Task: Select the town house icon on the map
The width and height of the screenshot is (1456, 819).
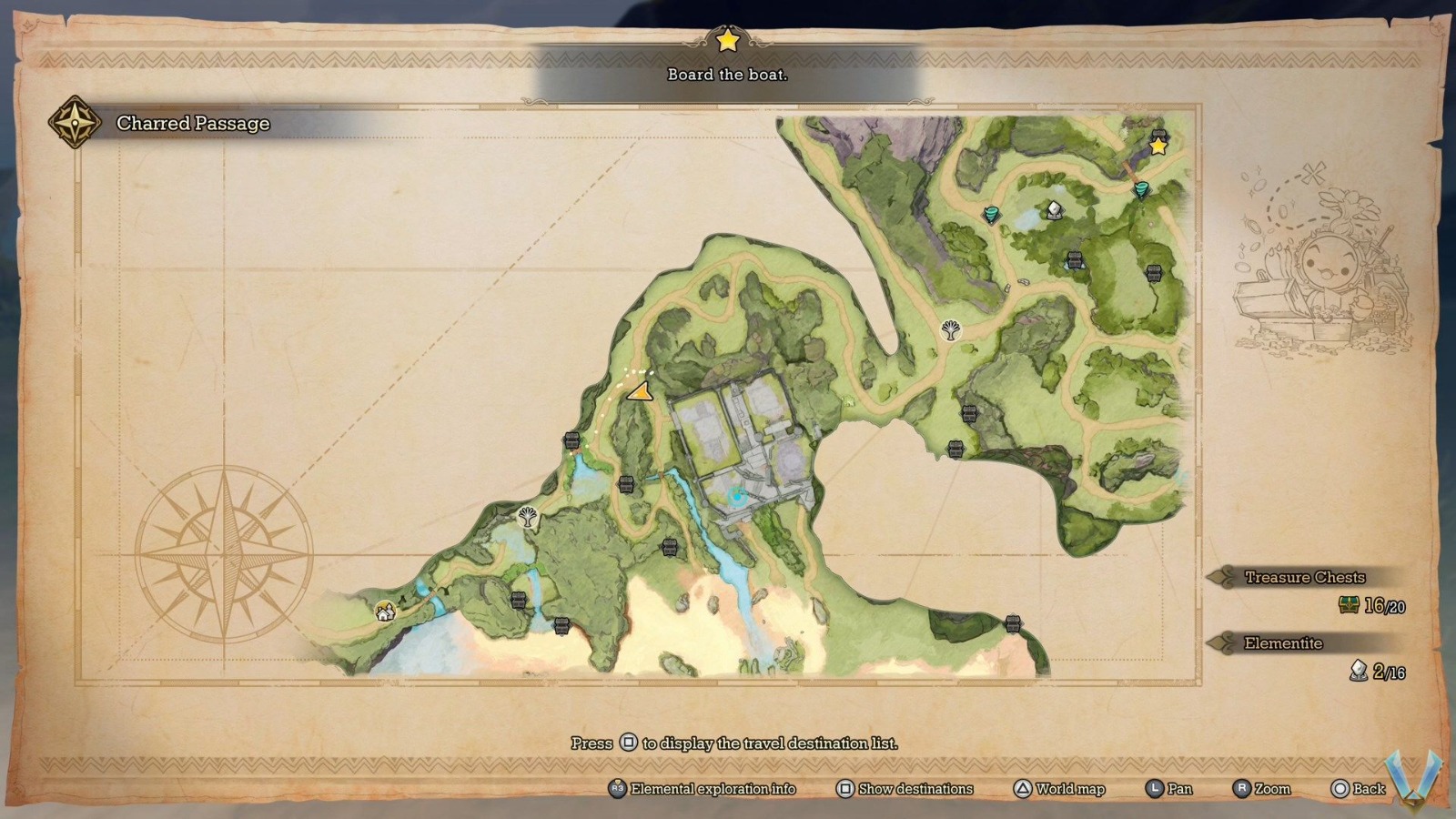Action: [386, 612]
